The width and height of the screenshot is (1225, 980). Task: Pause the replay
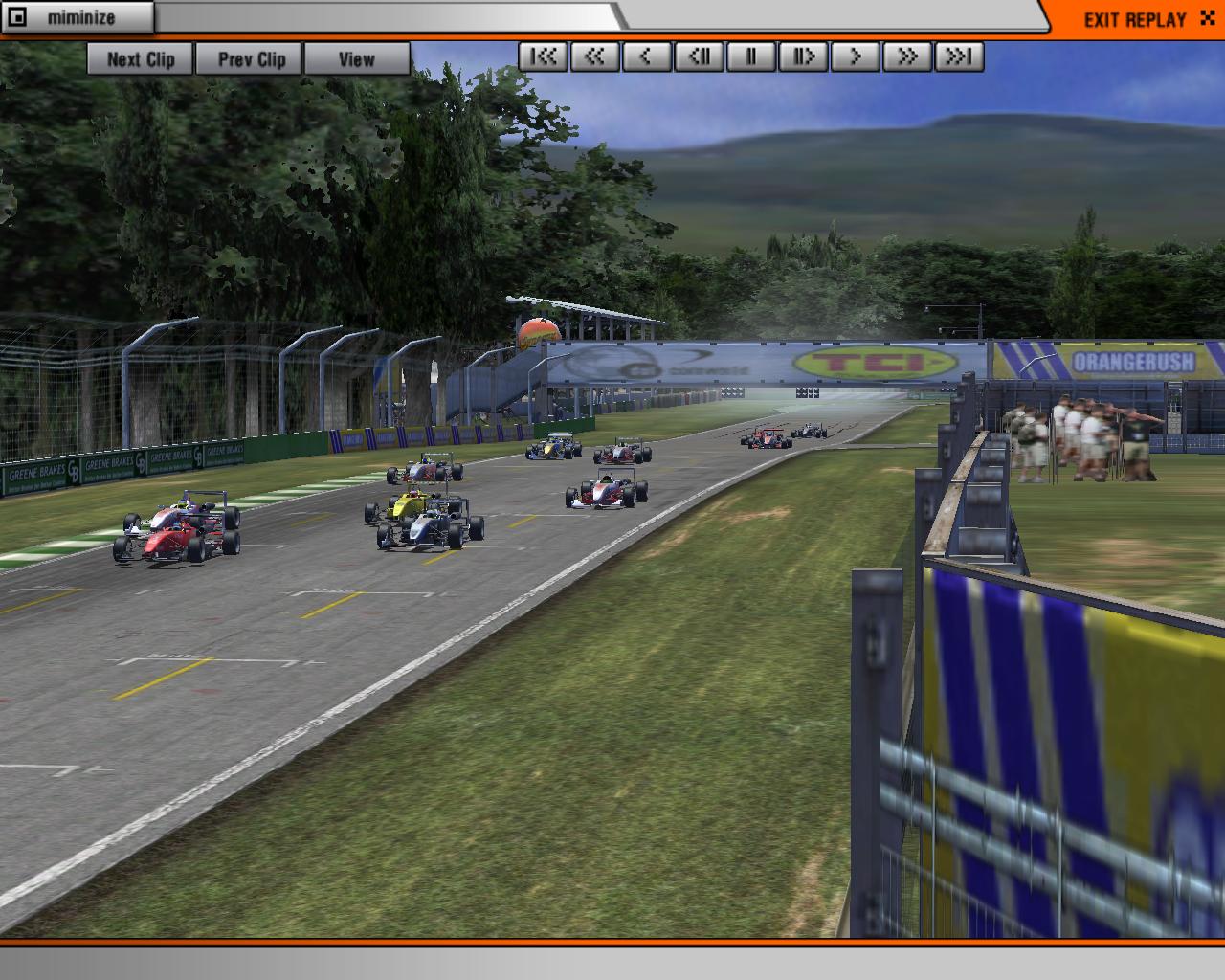pyautogui.click(x=751, y=57)
